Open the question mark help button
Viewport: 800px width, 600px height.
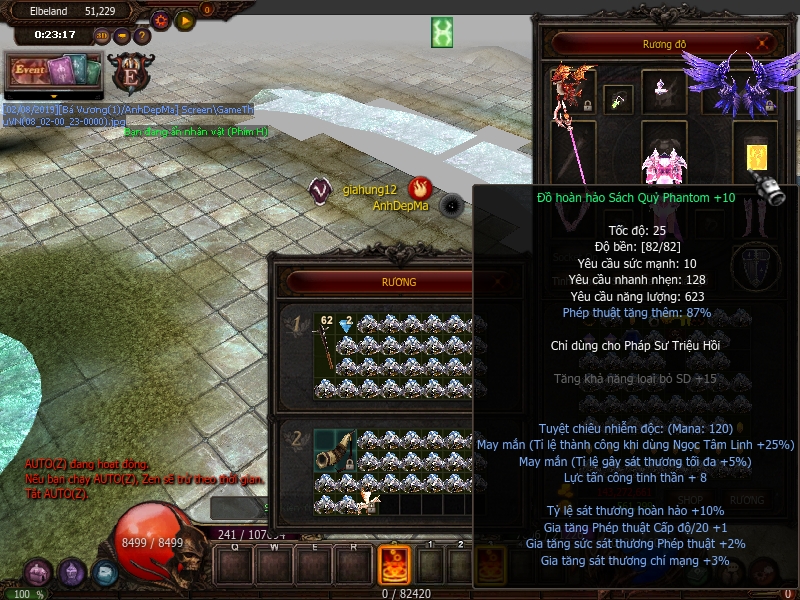coord(142,36)
